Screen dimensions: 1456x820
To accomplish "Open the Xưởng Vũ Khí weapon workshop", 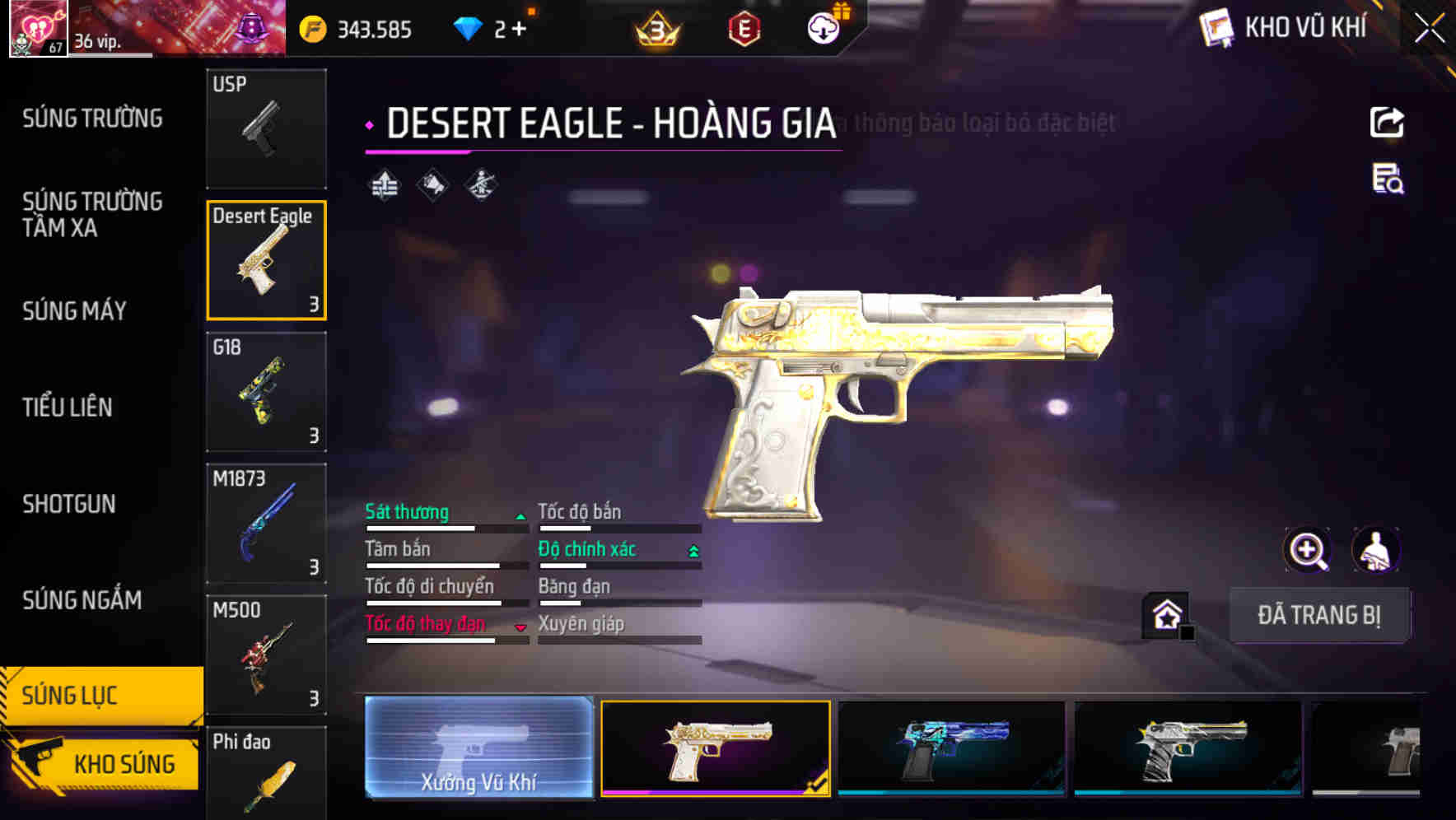I will [x=478, y=748].
